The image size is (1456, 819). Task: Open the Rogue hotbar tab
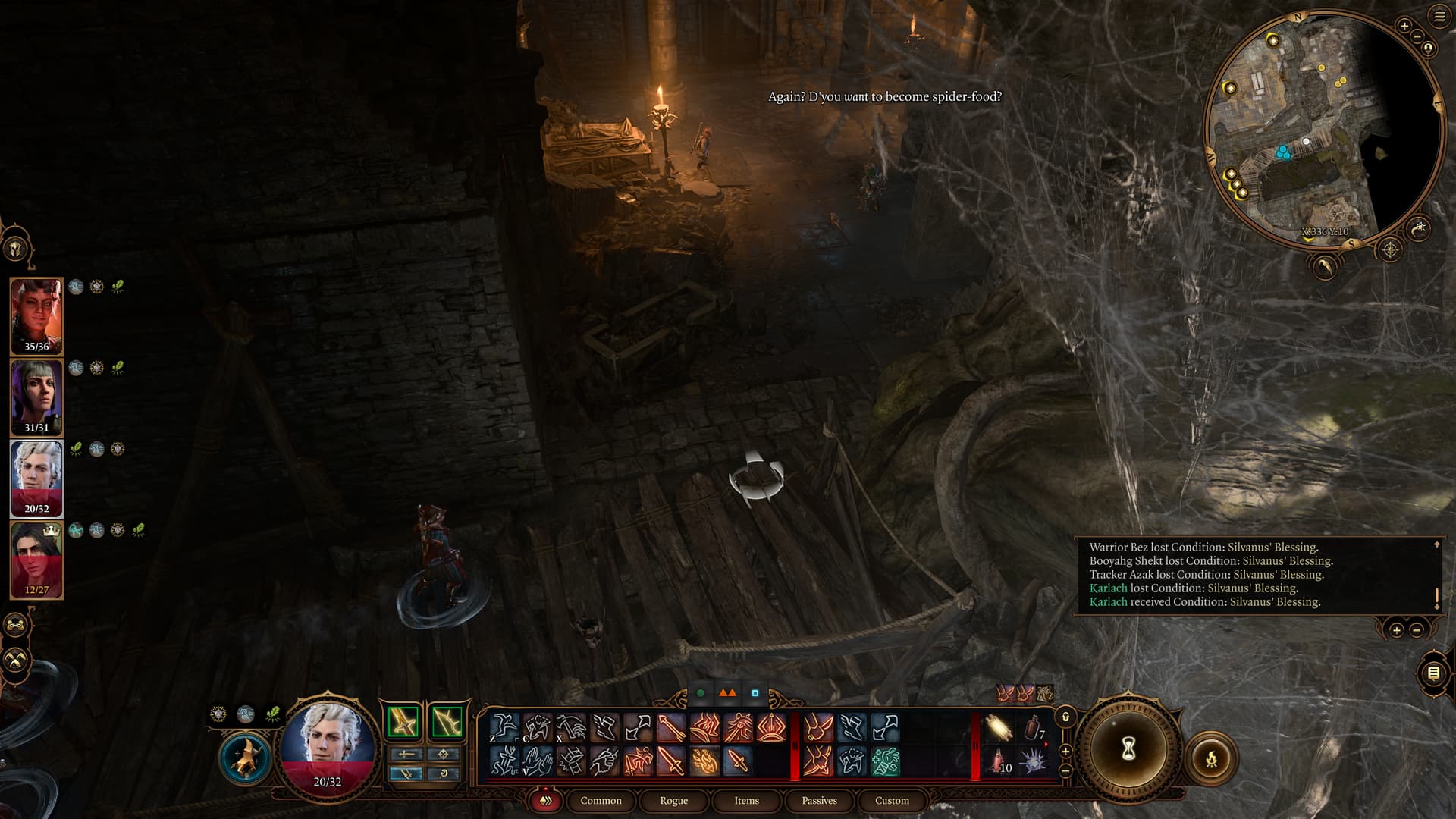[x=673, y=801]
